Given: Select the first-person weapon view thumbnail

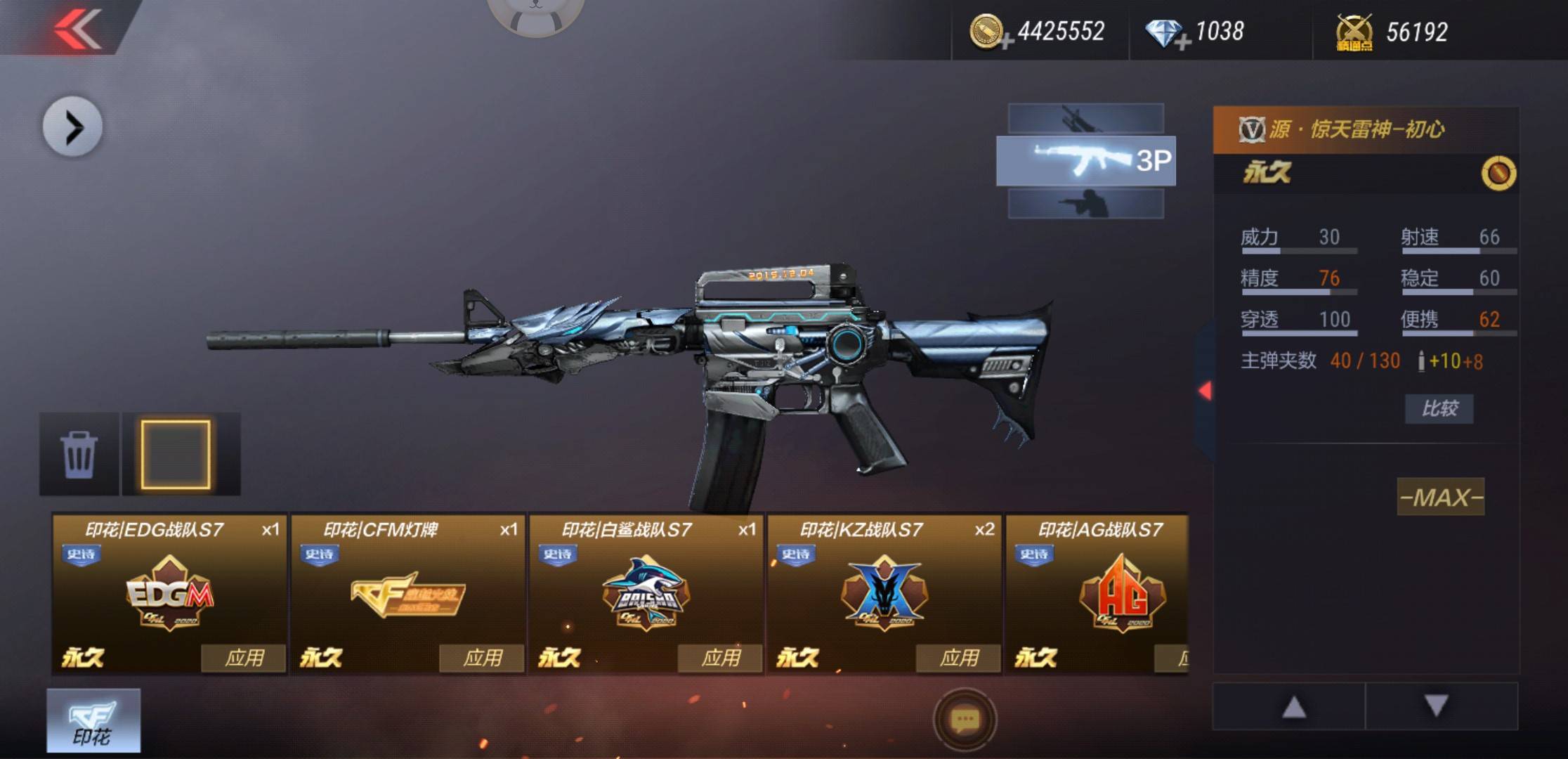Looking at the screenshot, I should pos(1085,118).
